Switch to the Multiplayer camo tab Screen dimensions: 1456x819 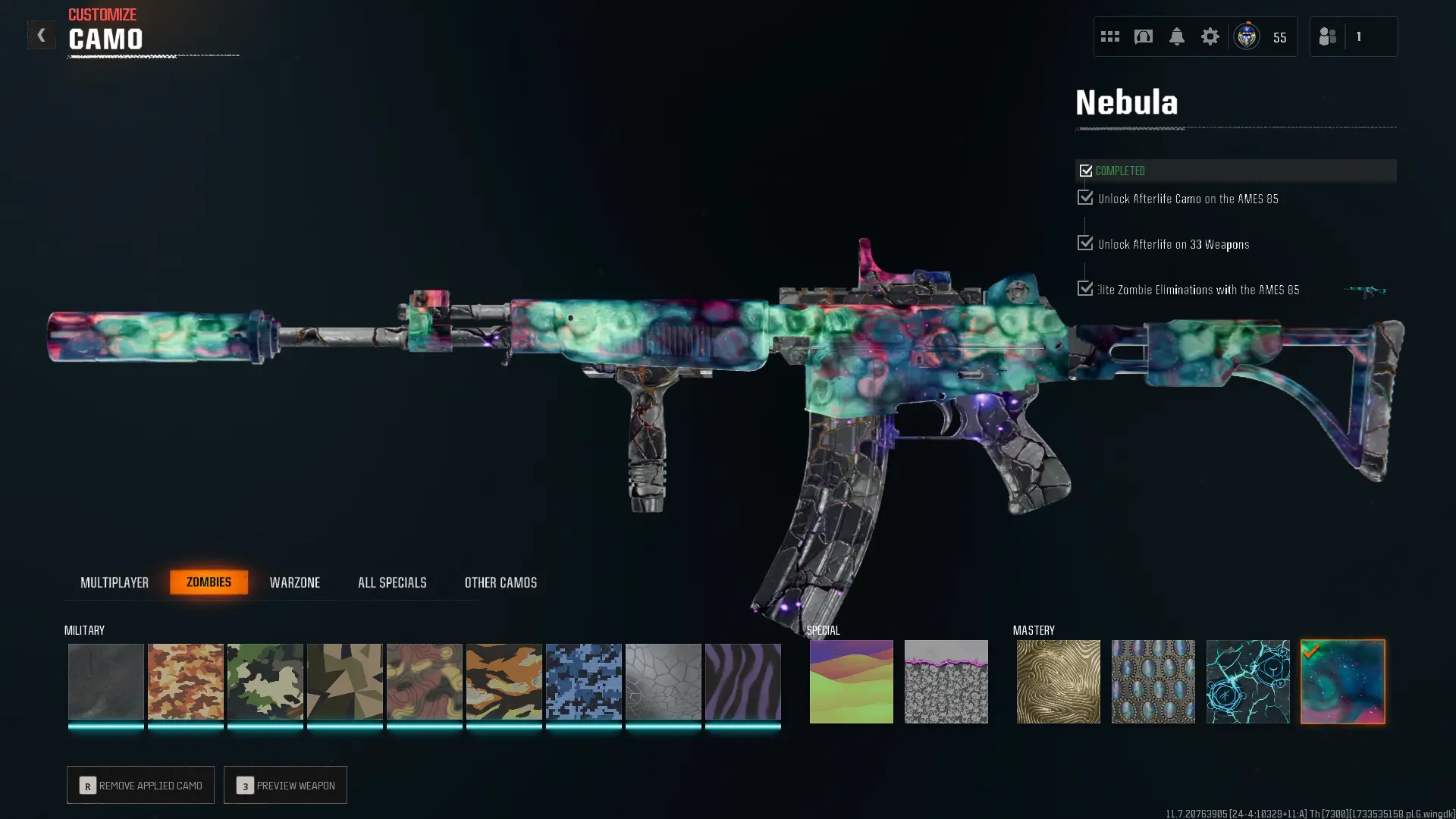pyautogui.click(x=115, y=582)
